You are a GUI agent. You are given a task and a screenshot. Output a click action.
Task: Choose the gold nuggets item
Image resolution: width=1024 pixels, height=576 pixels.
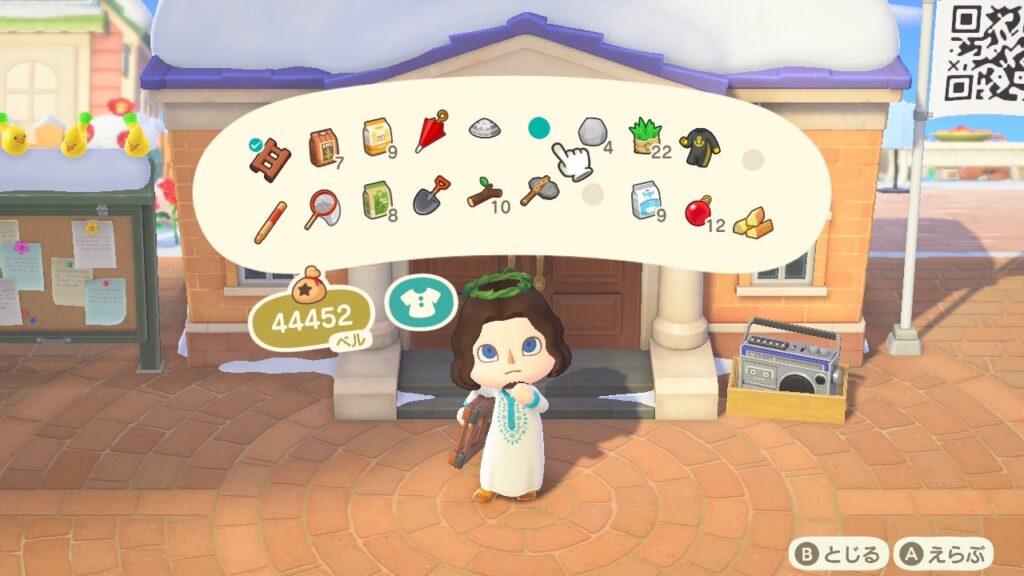[750, 220]
